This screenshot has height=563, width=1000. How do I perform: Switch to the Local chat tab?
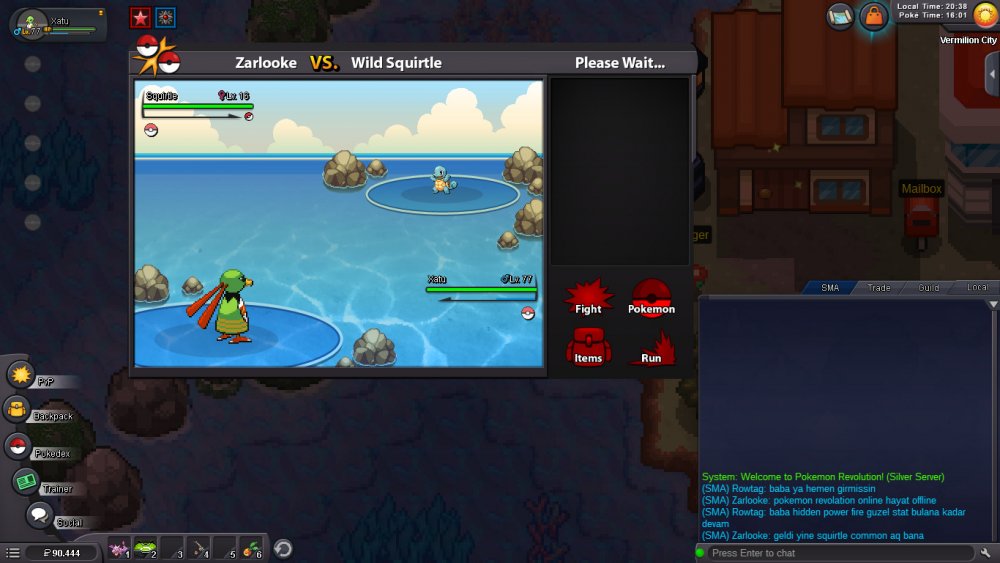pos(977,288)
